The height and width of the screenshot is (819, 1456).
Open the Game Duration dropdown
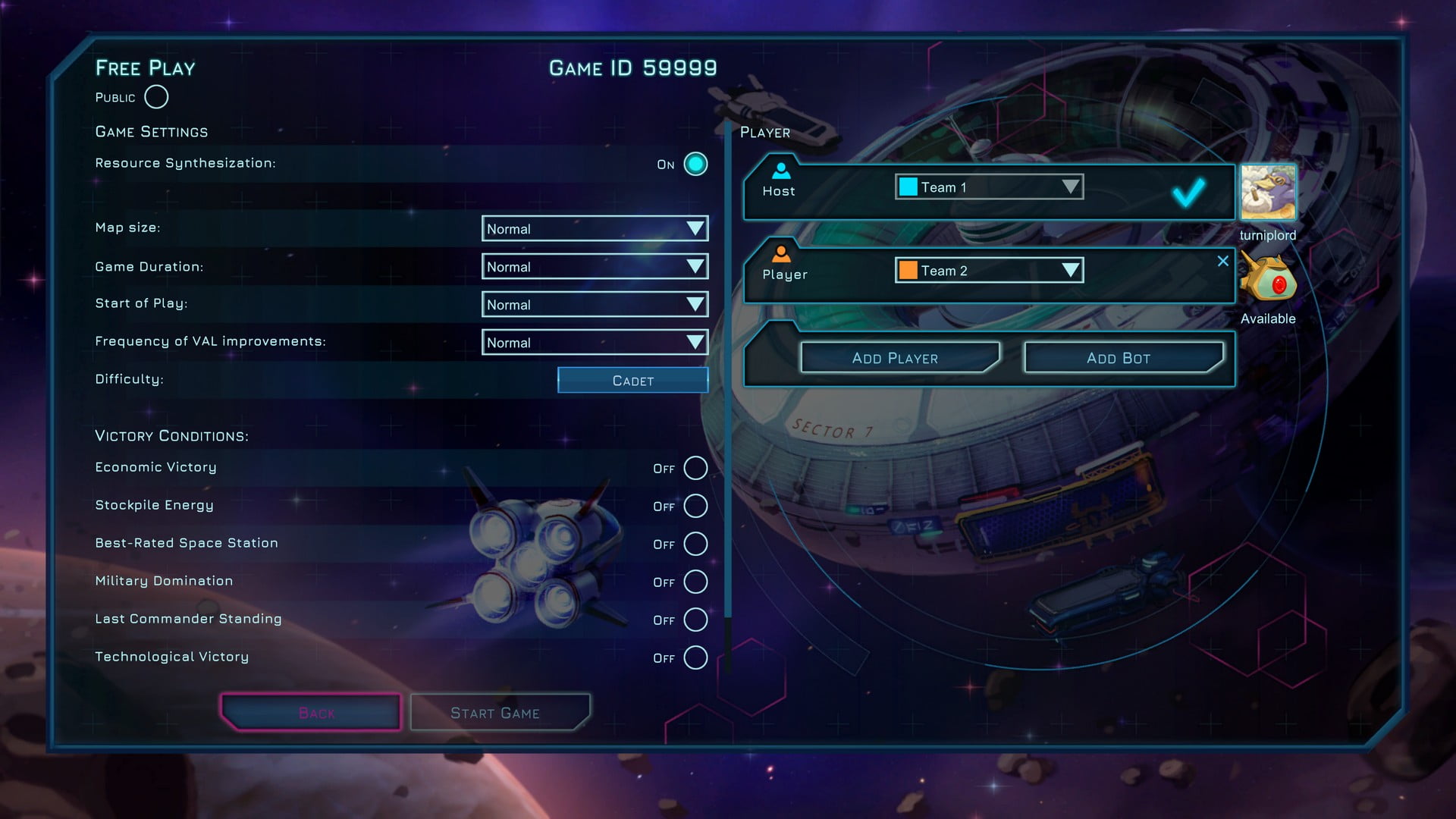(x=595, y=266)
